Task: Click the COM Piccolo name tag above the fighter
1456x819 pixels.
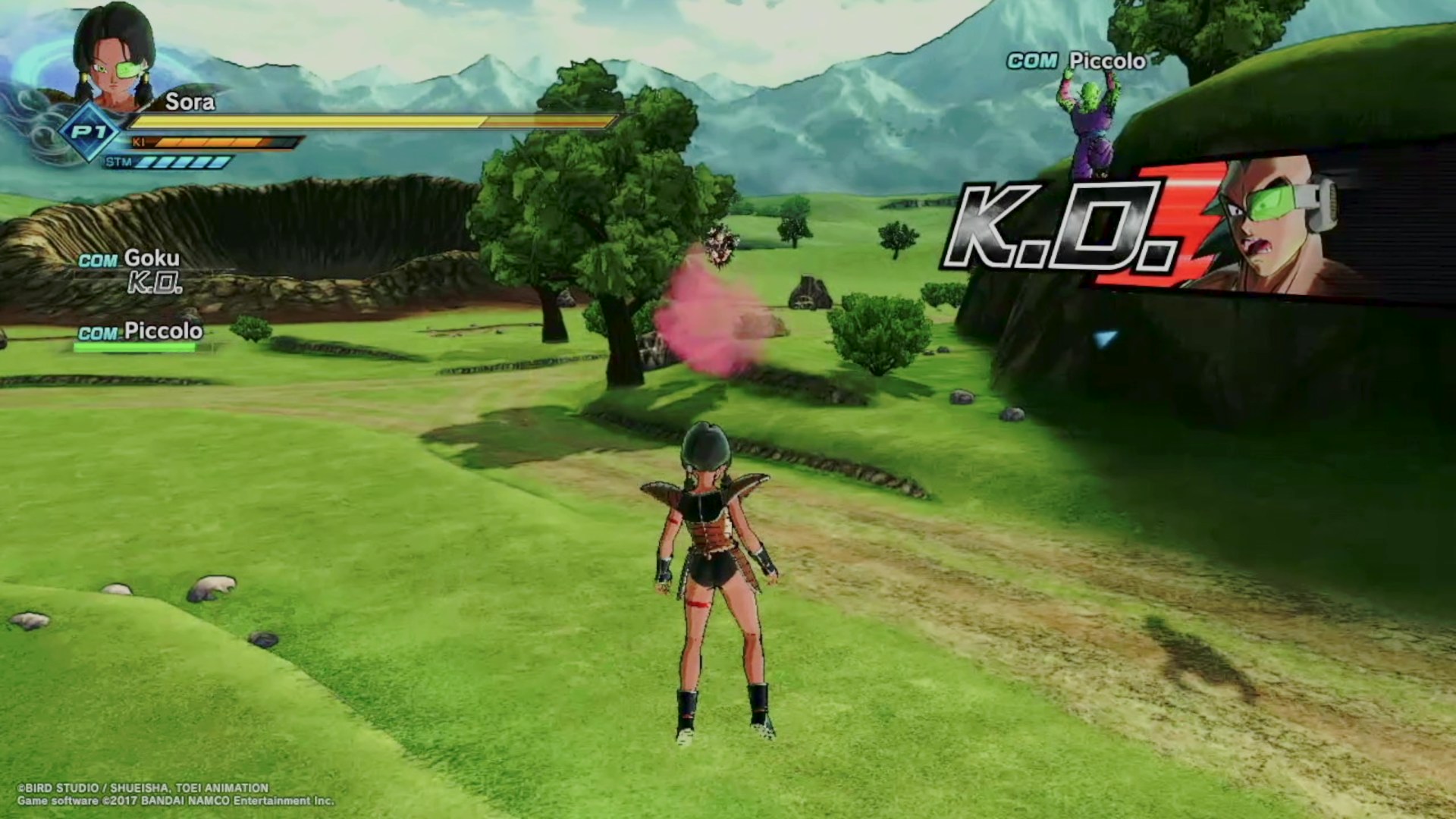Action: [1076, 61]
